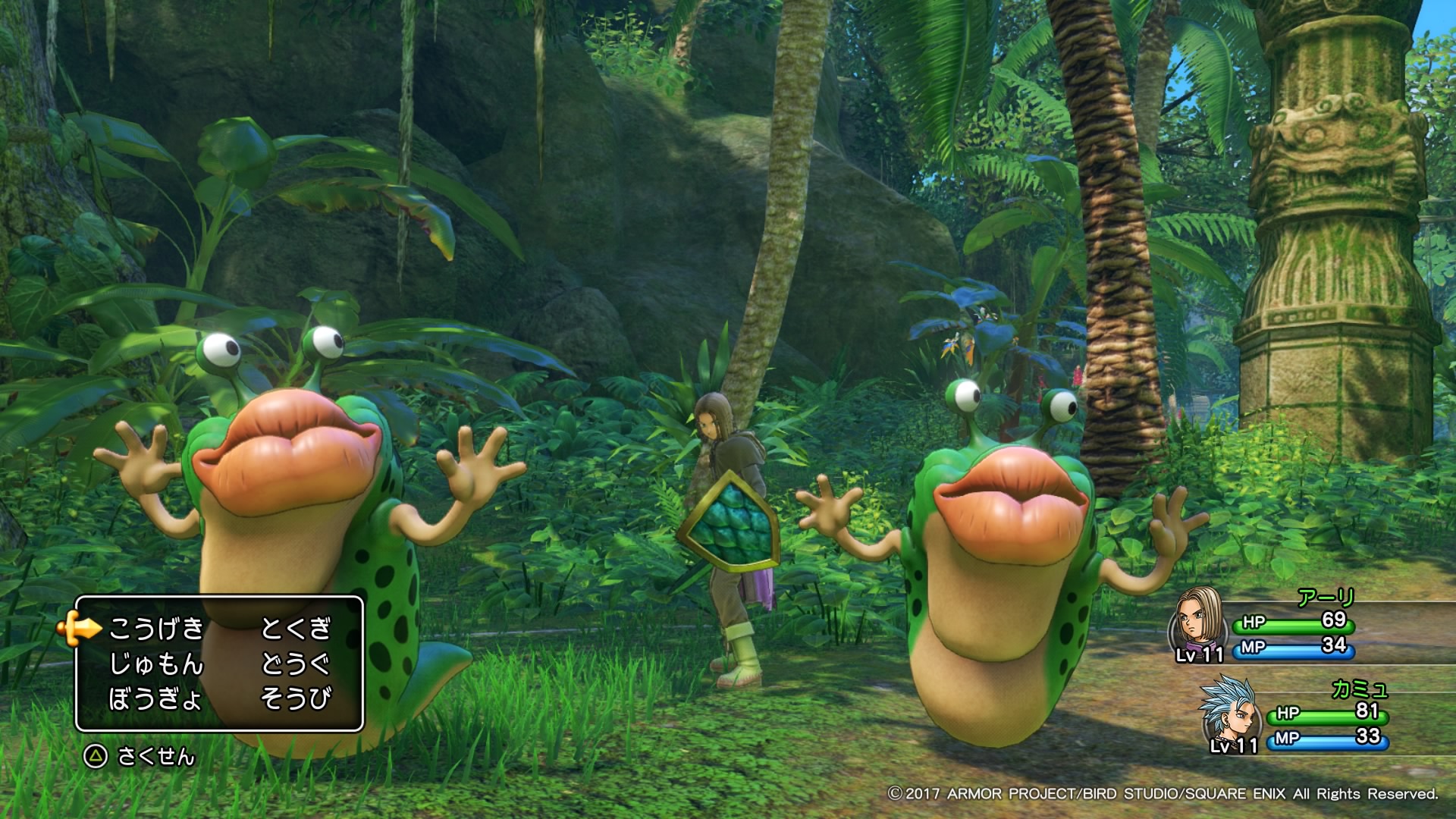The image size is (1456, 819).
Task: Open the とくぎ skills command
Action: coord(296,629)
